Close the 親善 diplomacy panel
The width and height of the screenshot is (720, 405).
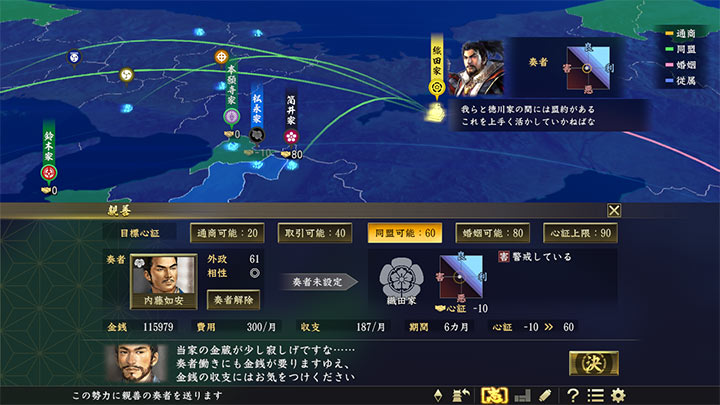tap(614, 210)
